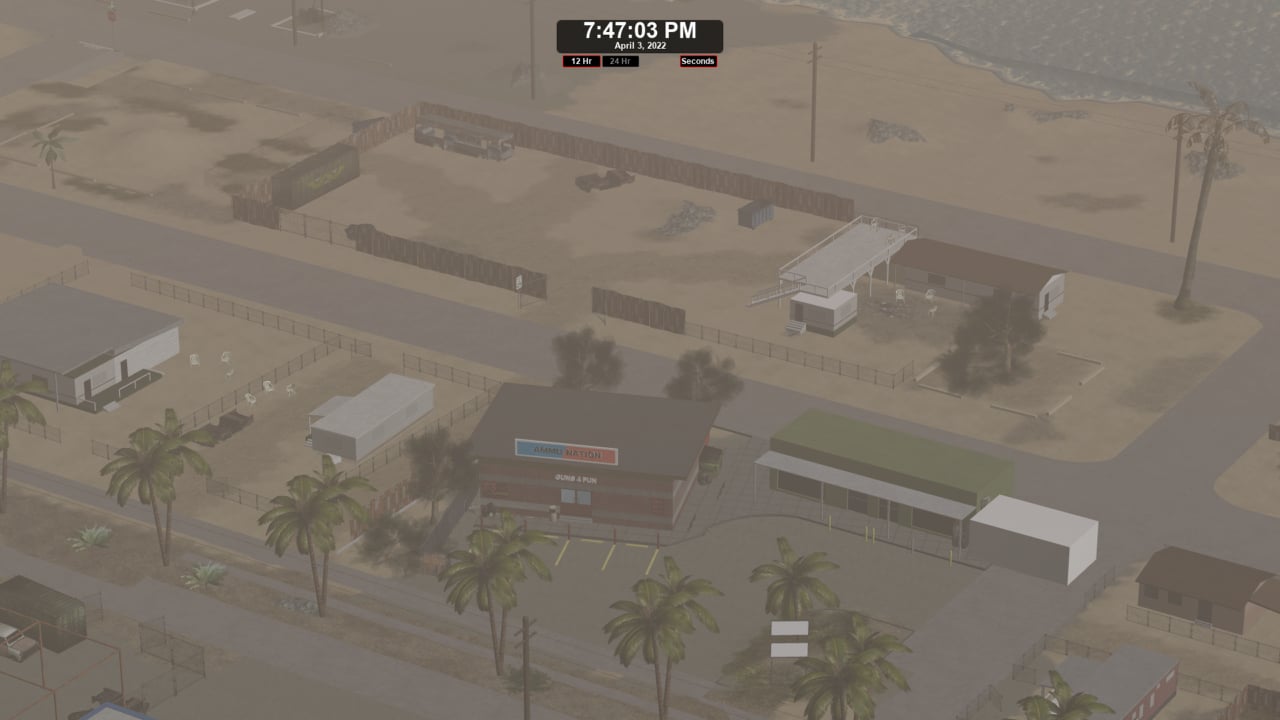This screenshot has width=1280, height=720.
Task: Switch to the 24 Hr time format
Action: point(620,61)
